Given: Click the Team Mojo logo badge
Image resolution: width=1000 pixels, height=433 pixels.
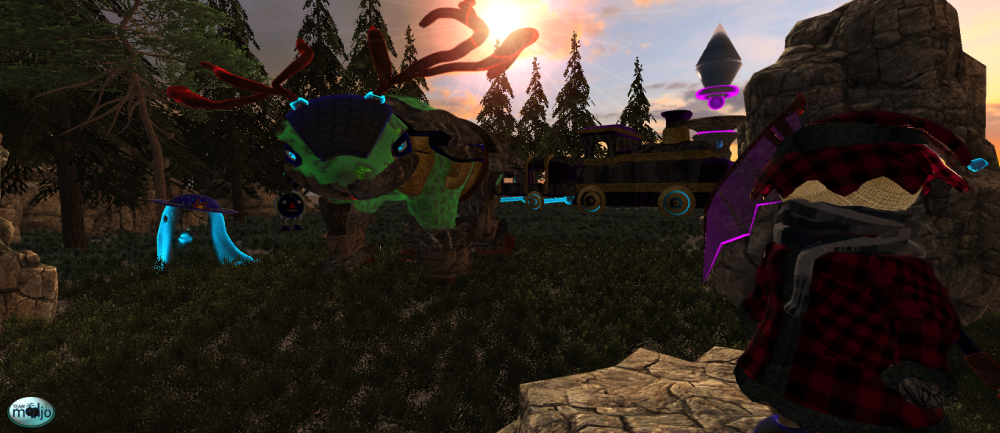Looking at the screenshot, I should [31, 410].
